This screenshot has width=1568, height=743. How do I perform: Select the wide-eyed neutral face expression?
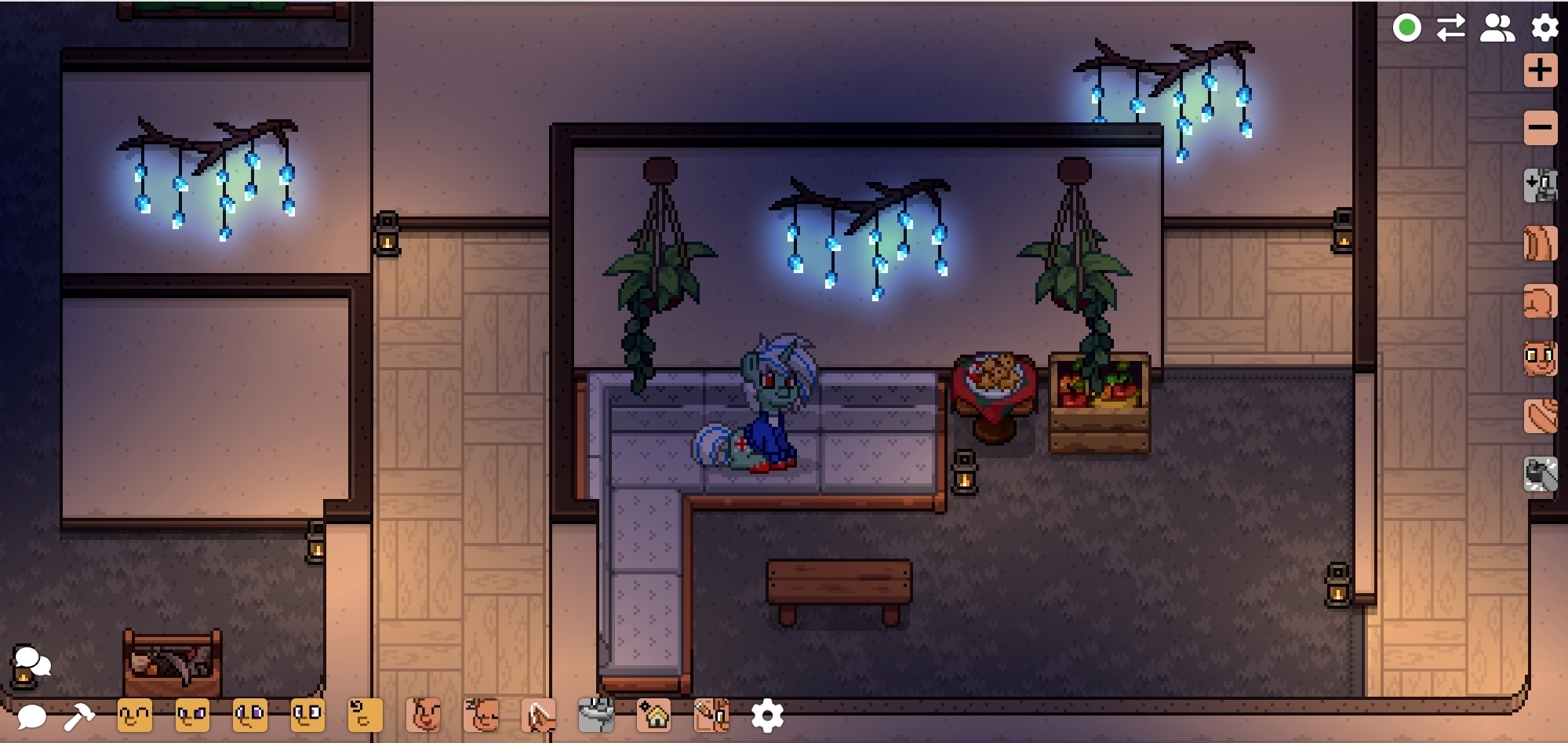tap(307, 716)
